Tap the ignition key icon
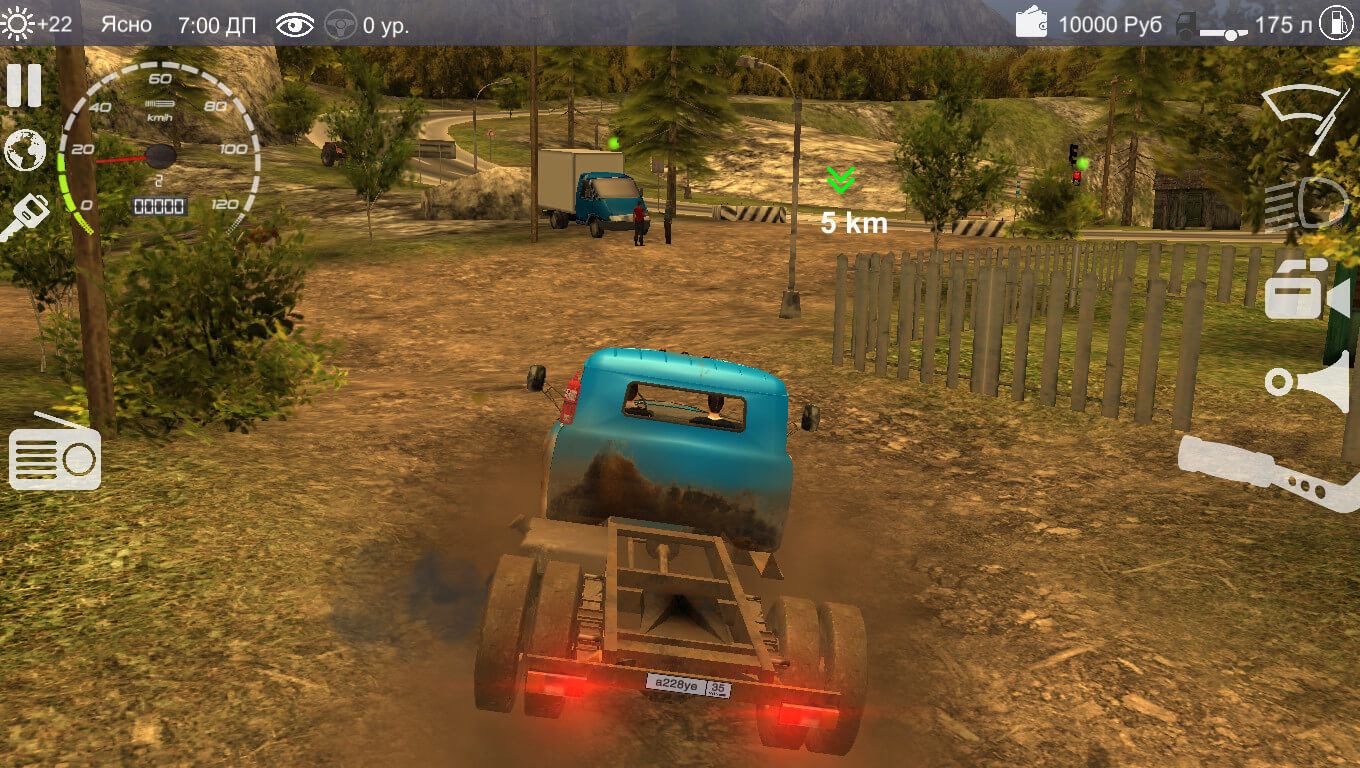 [x=24, y=216]
